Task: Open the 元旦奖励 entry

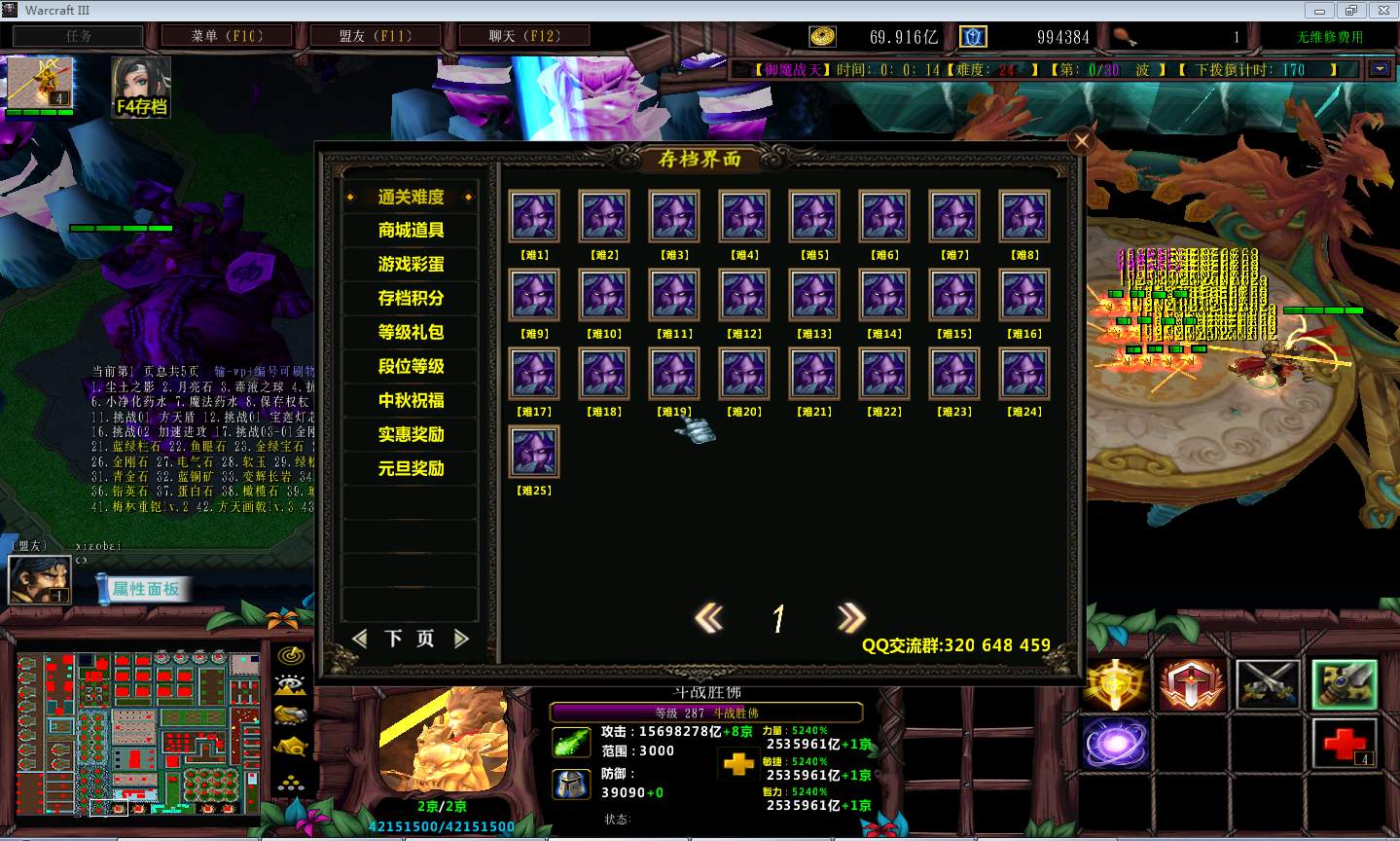Action: [x=411, y=468]
